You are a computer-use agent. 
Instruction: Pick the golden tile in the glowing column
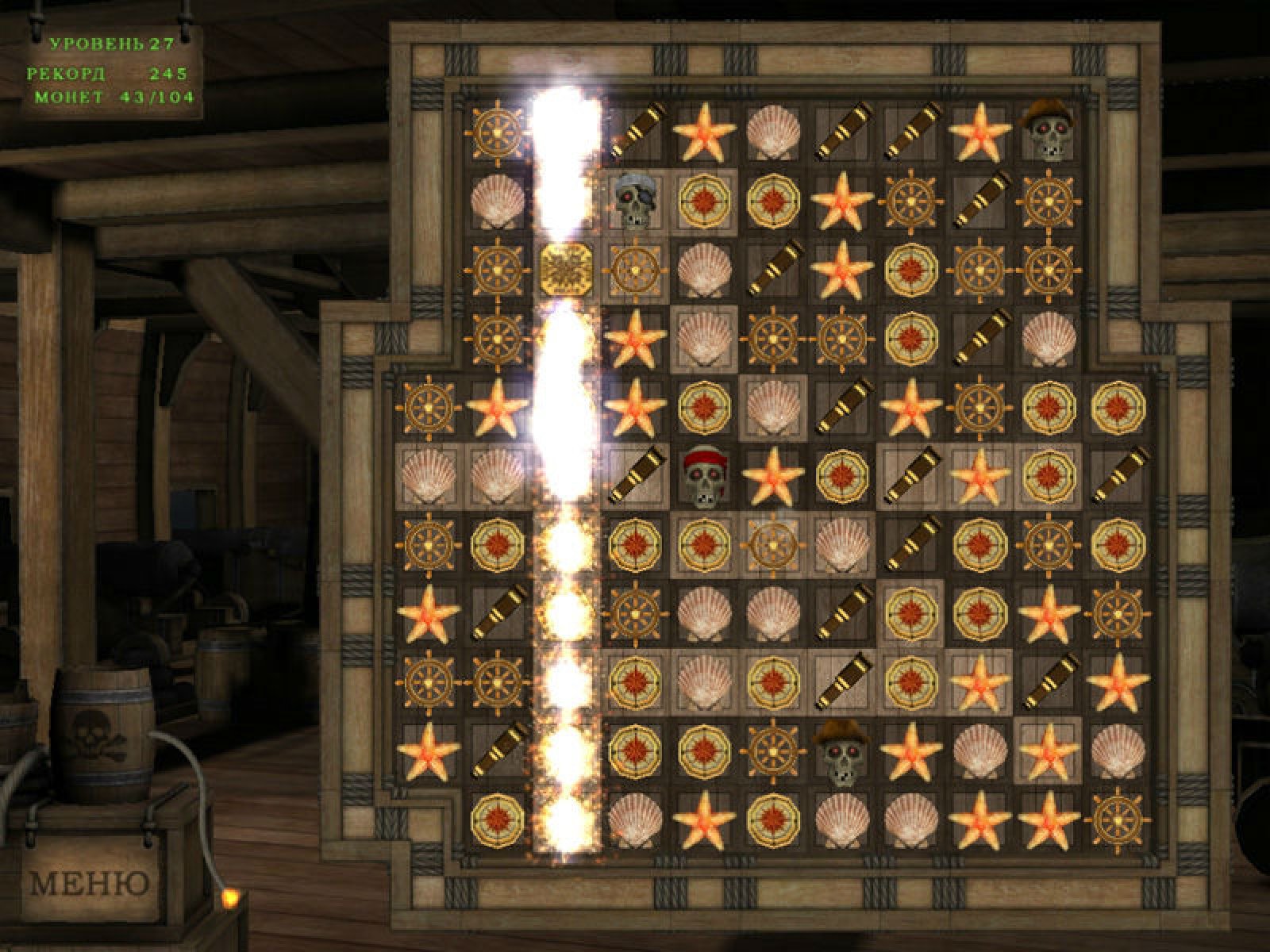567,270
